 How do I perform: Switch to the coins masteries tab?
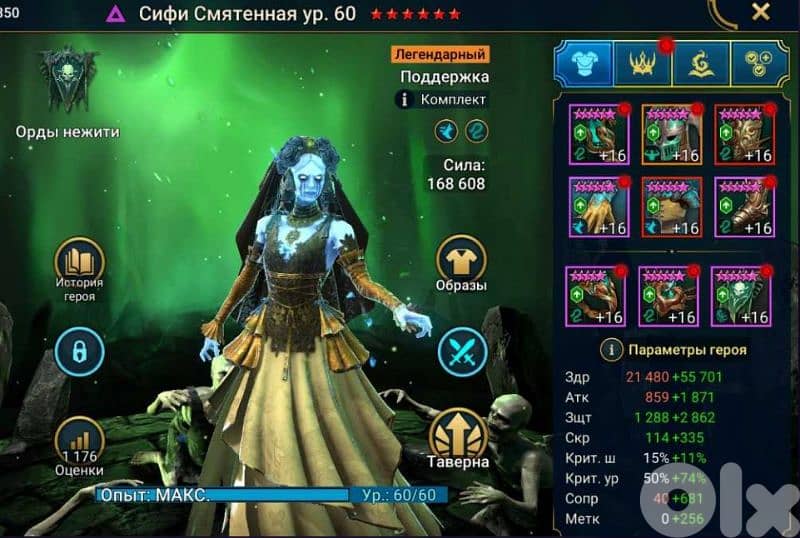[x=759, y=63]
